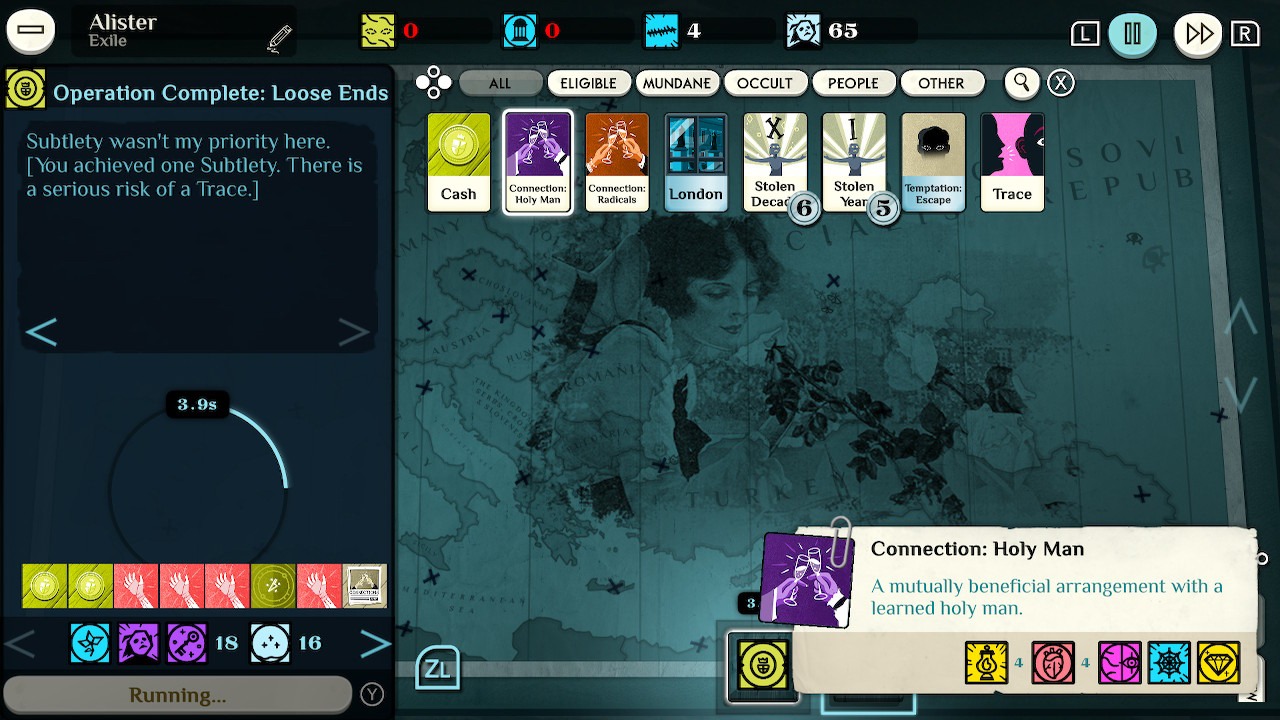Open the previous message with the left arrow

(x=42, y=331)
